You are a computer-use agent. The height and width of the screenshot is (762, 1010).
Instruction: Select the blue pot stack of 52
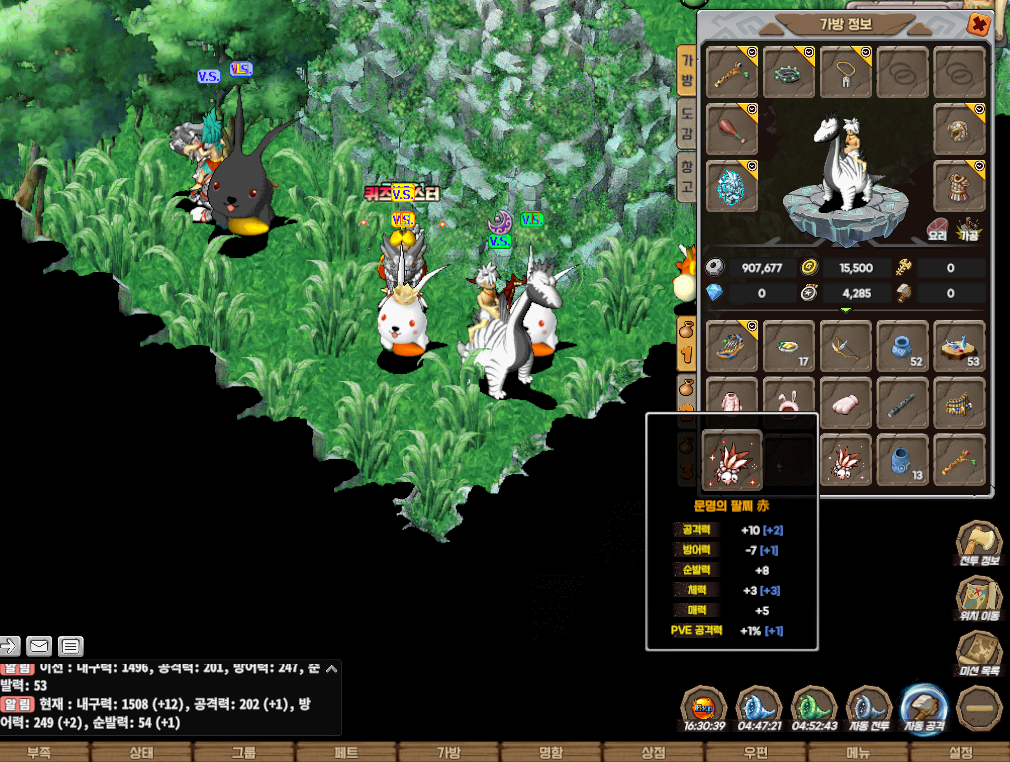903,346
